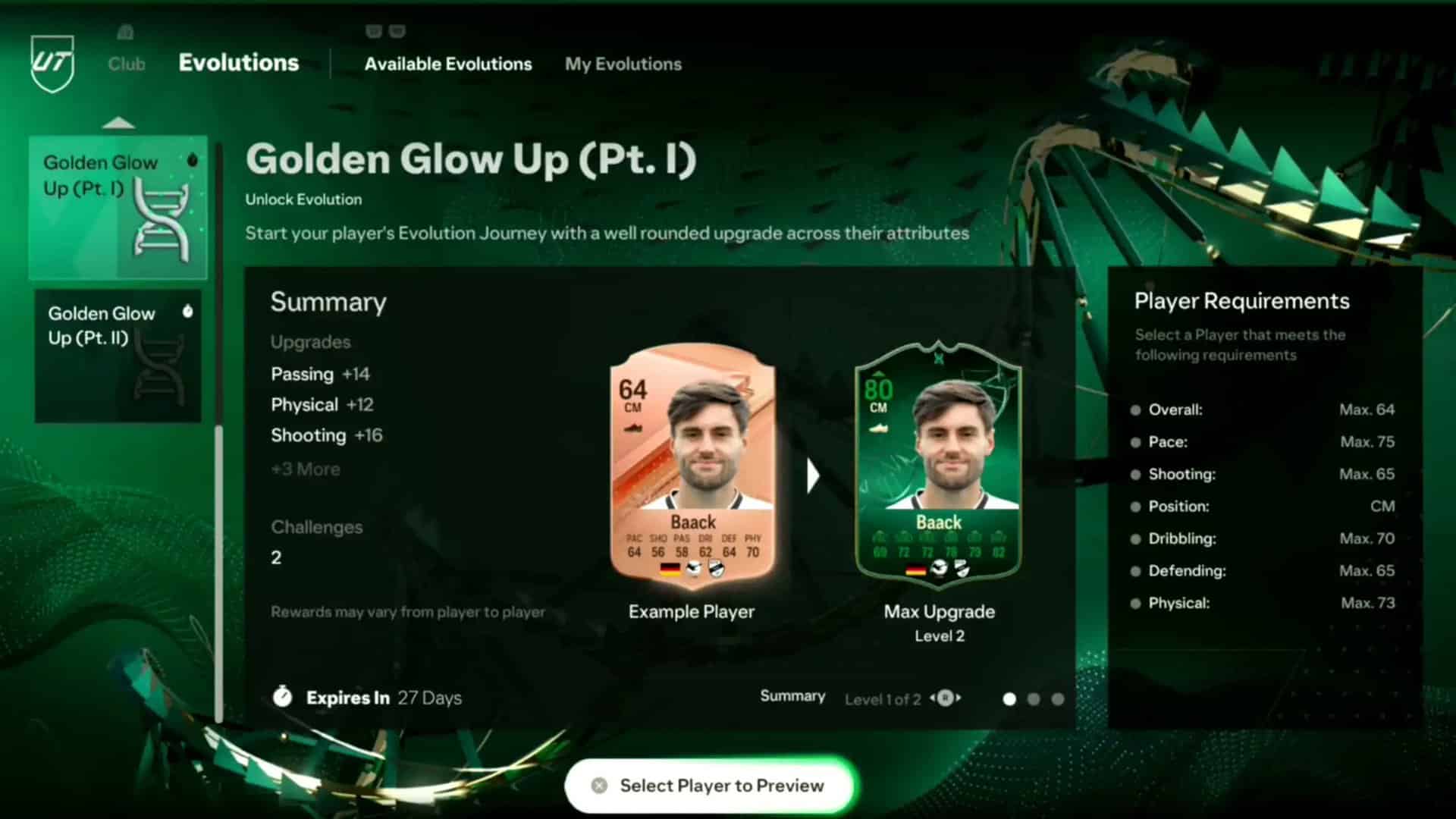This screenshot has height=819, width=1456.
Task: Expand the up arrow above the evolution list
Action: pyautogui.click(x=118, y=123)
